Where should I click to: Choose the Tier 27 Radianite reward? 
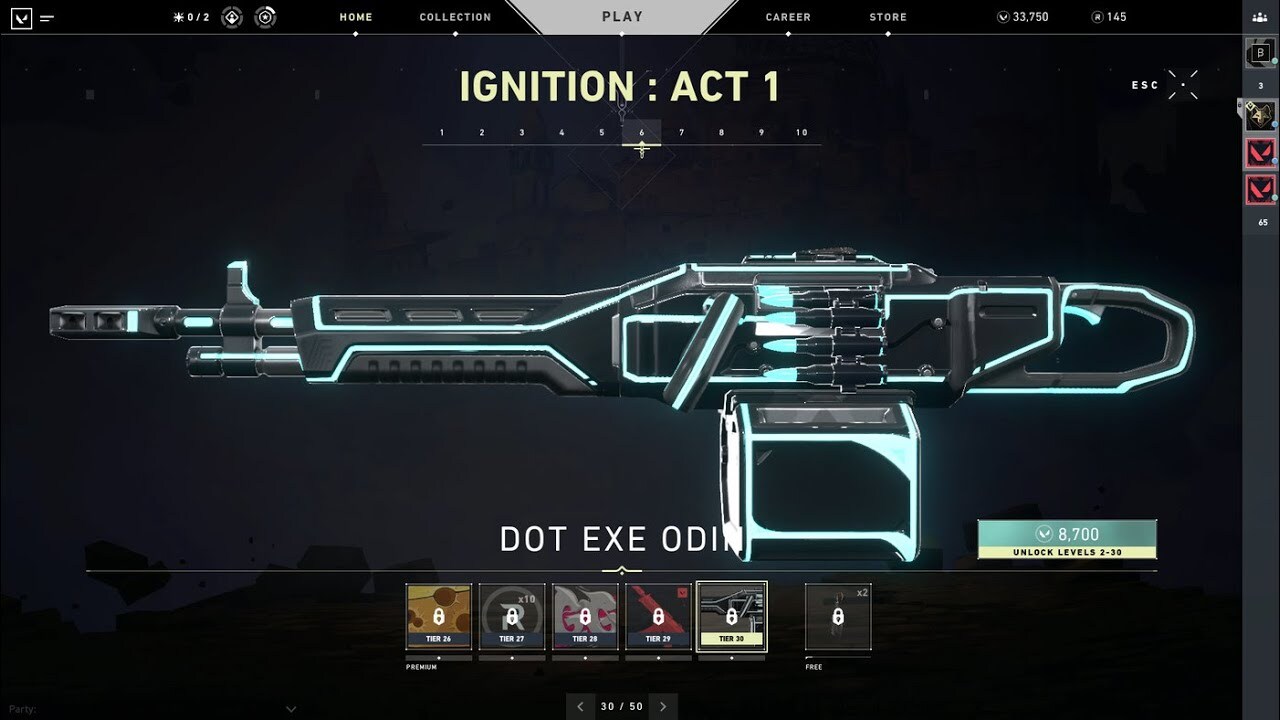coord(512,617)
